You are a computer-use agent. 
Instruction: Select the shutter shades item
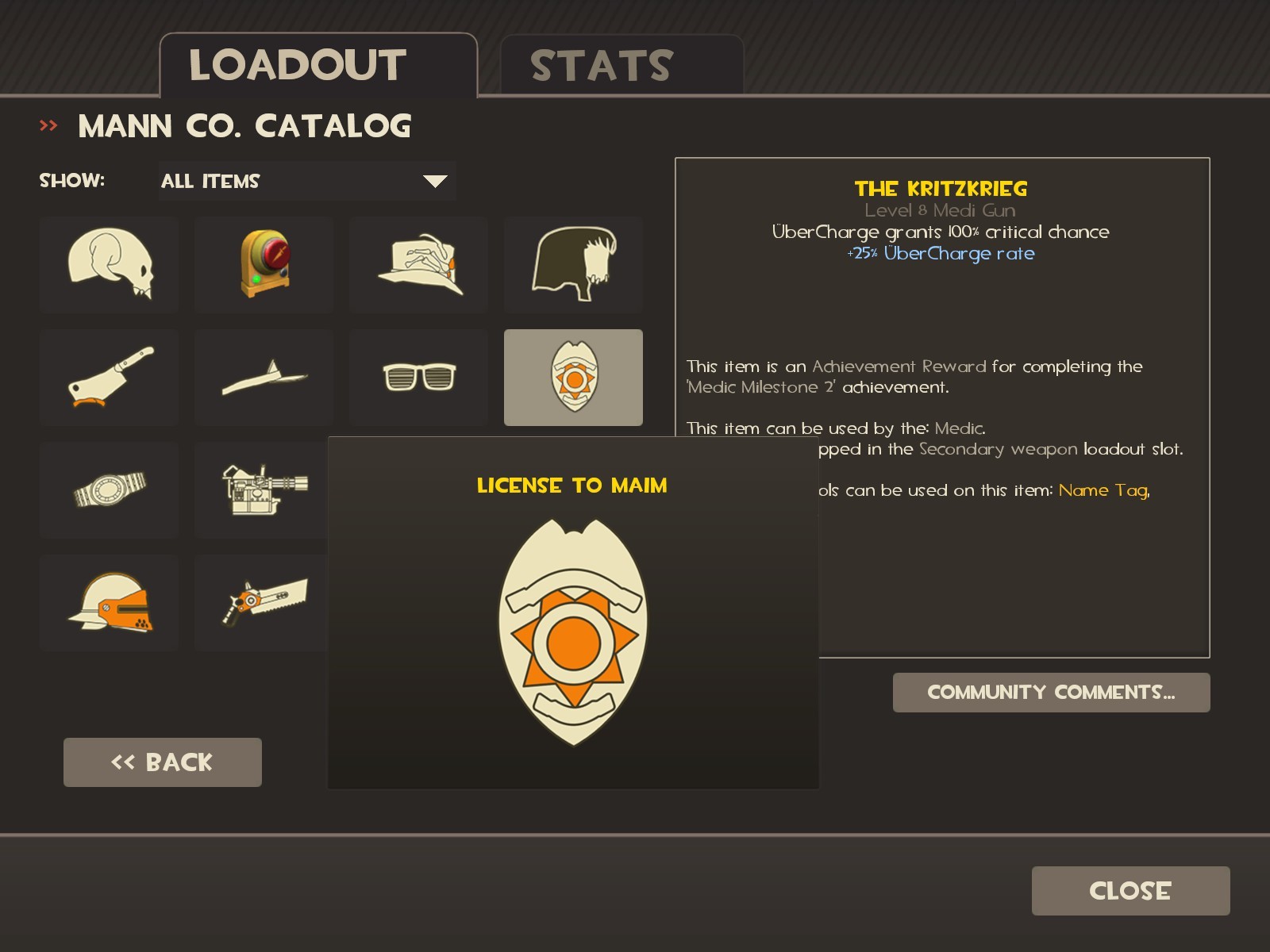418,378
